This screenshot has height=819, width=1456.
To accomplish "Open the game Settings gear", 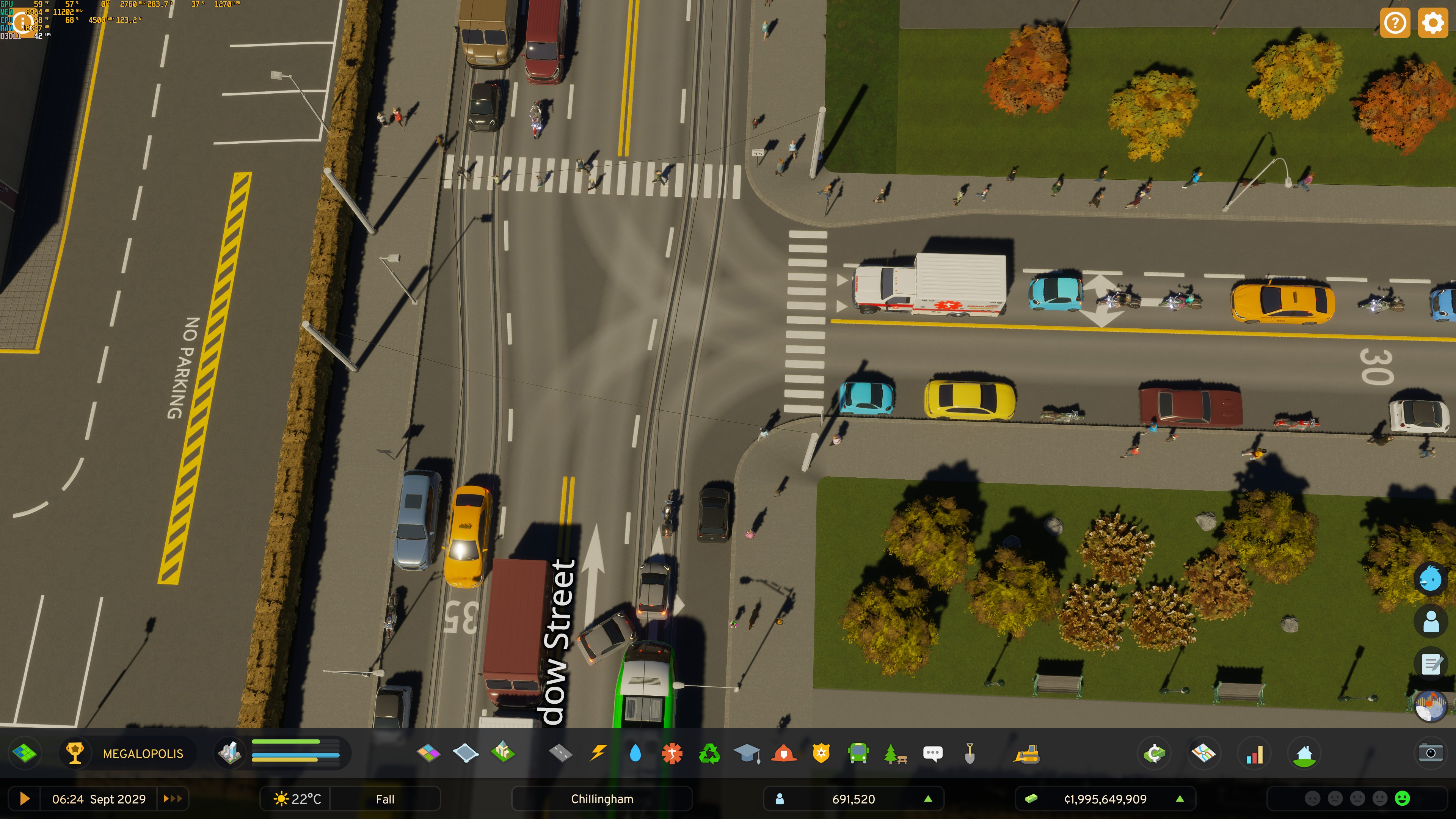I will 1434,23.
